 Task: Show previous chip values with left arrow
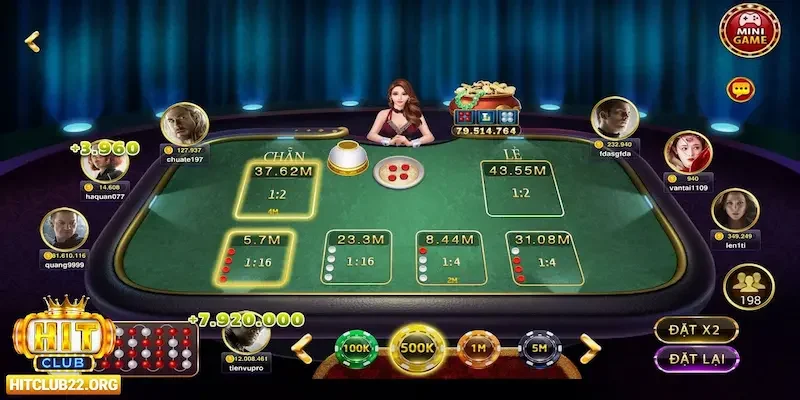coord(300,346)
